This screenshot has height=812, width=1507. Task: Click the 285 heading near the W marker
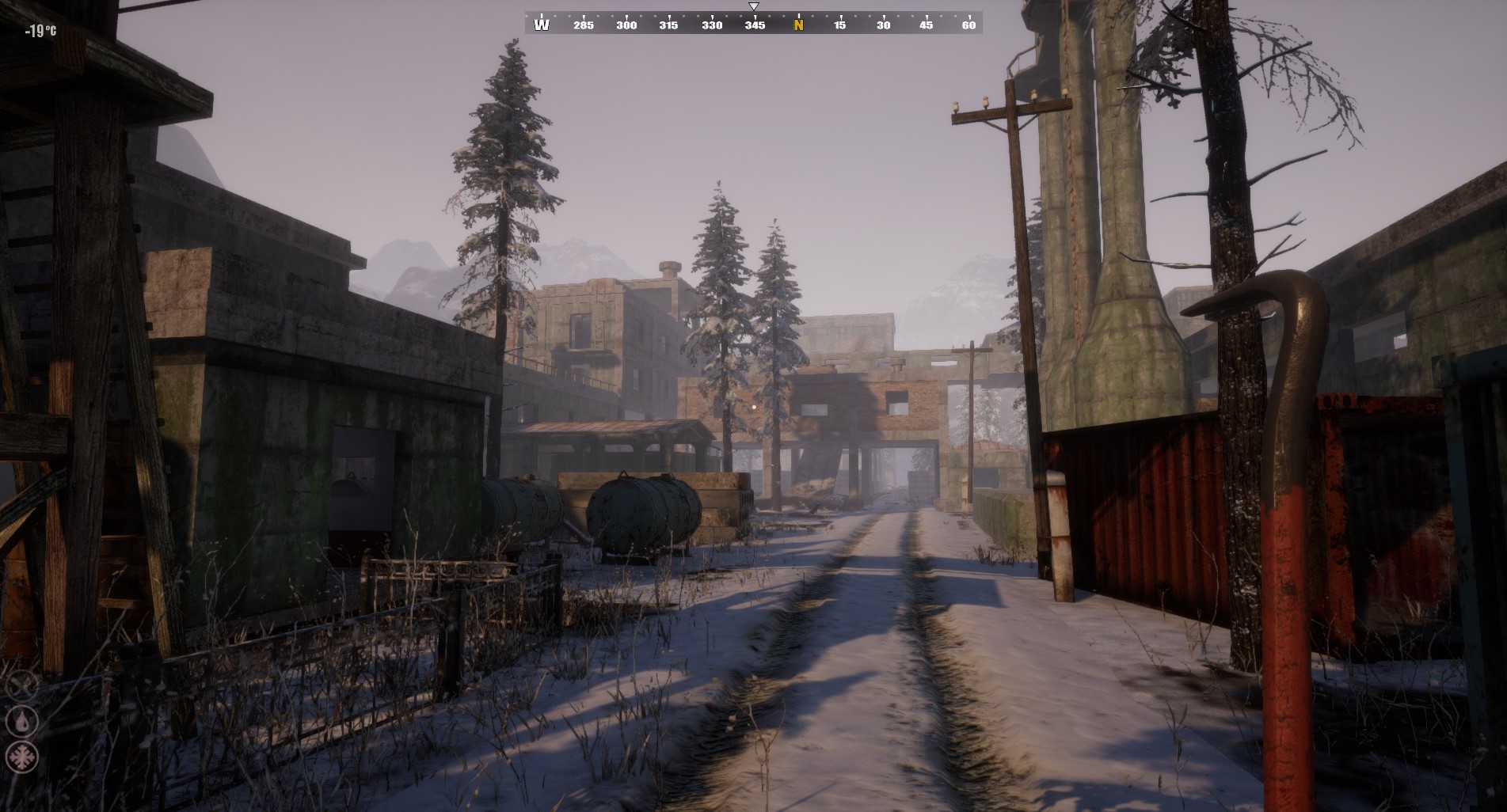tap(584, 25)
